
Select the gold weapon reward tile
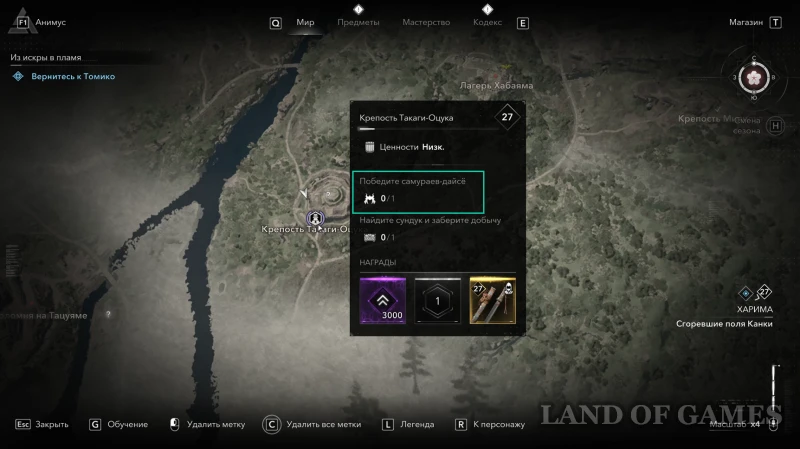point(492,300)
